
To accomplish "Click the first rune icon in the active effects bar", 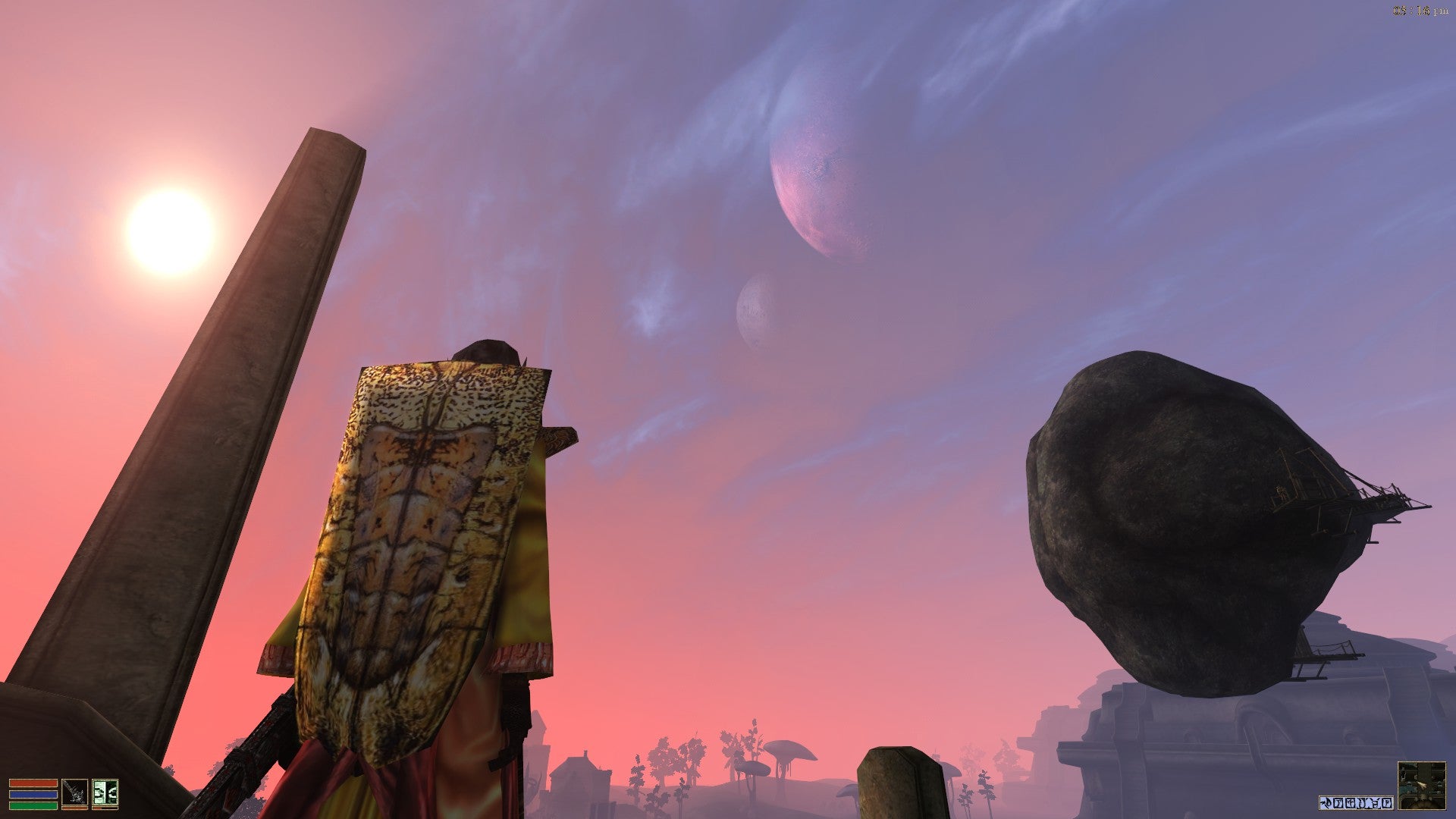I will tap(1339, 802).
